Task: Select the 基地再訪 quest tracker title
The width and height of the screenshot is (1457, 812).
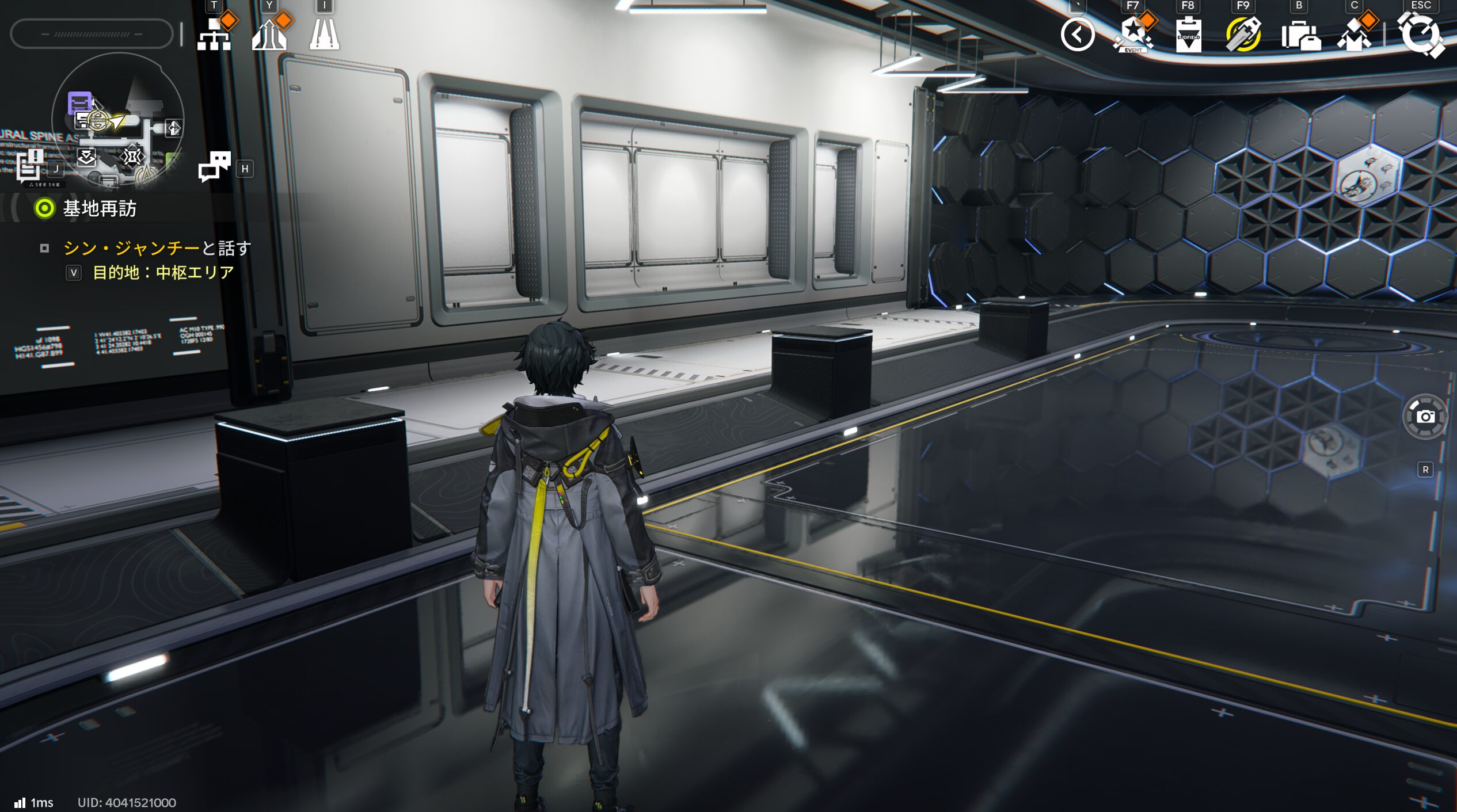Action: click(x=99, y=208)
